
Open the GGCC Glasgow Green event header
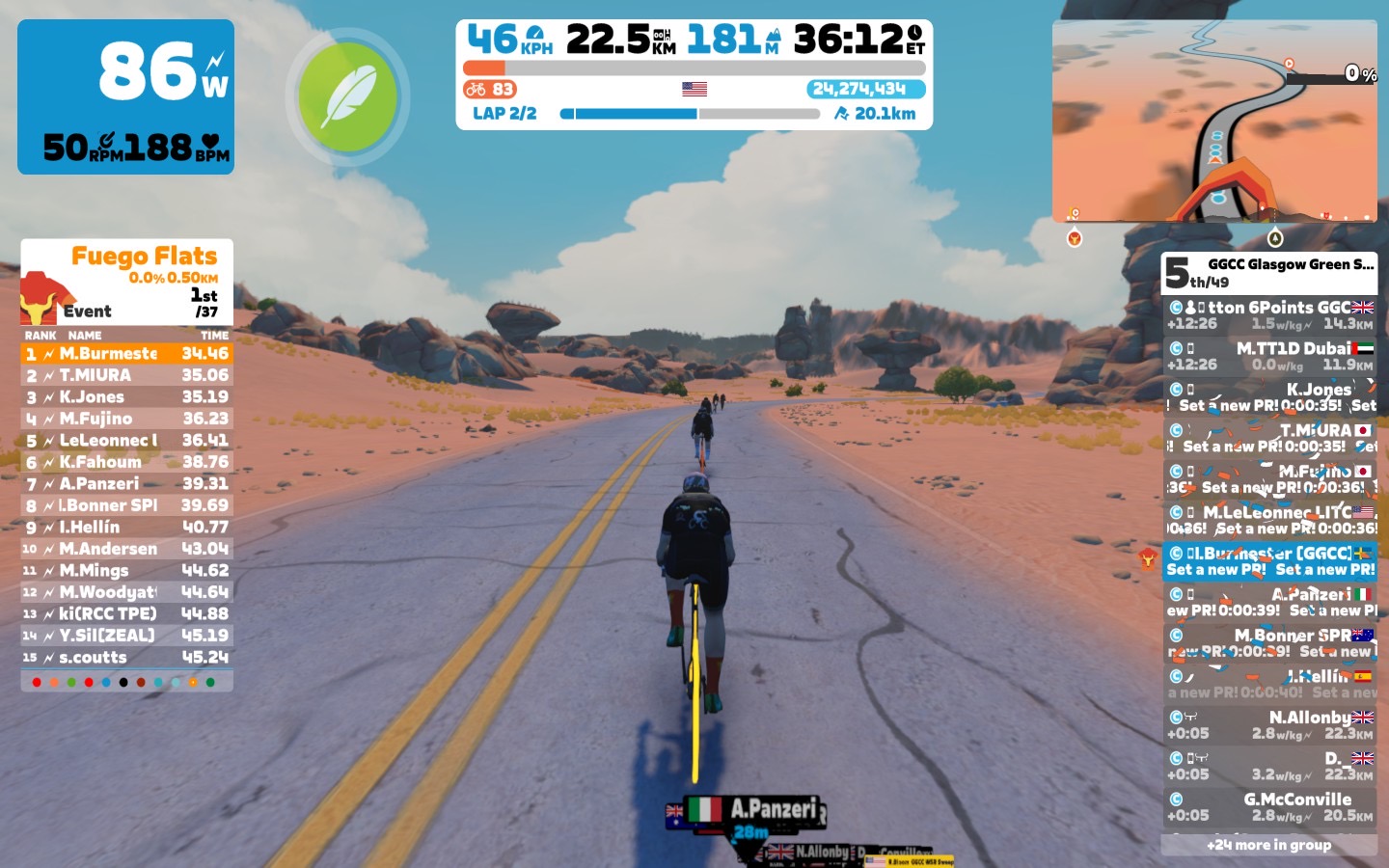[x=1269, y=273]
